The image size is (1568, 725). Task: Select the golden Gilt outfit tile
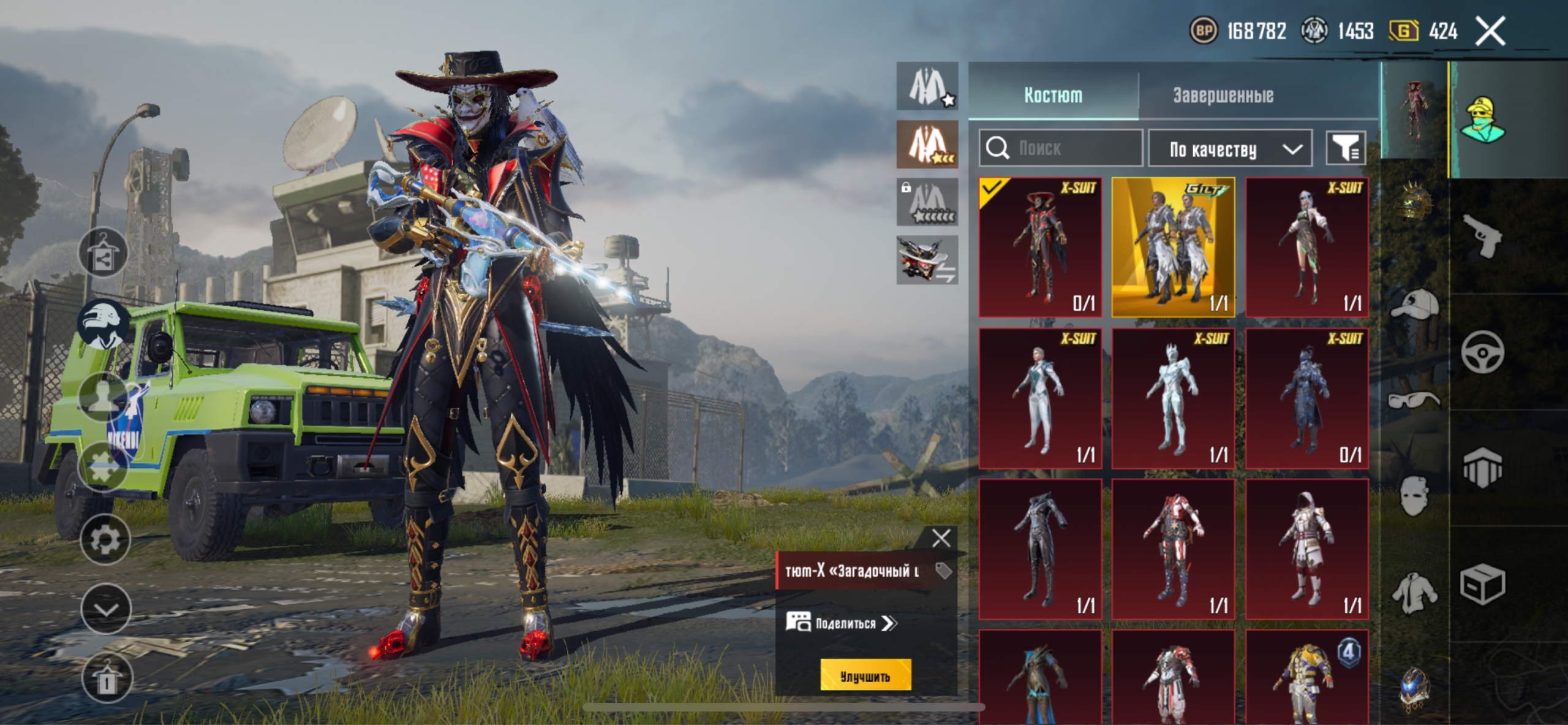point(1173,248)
